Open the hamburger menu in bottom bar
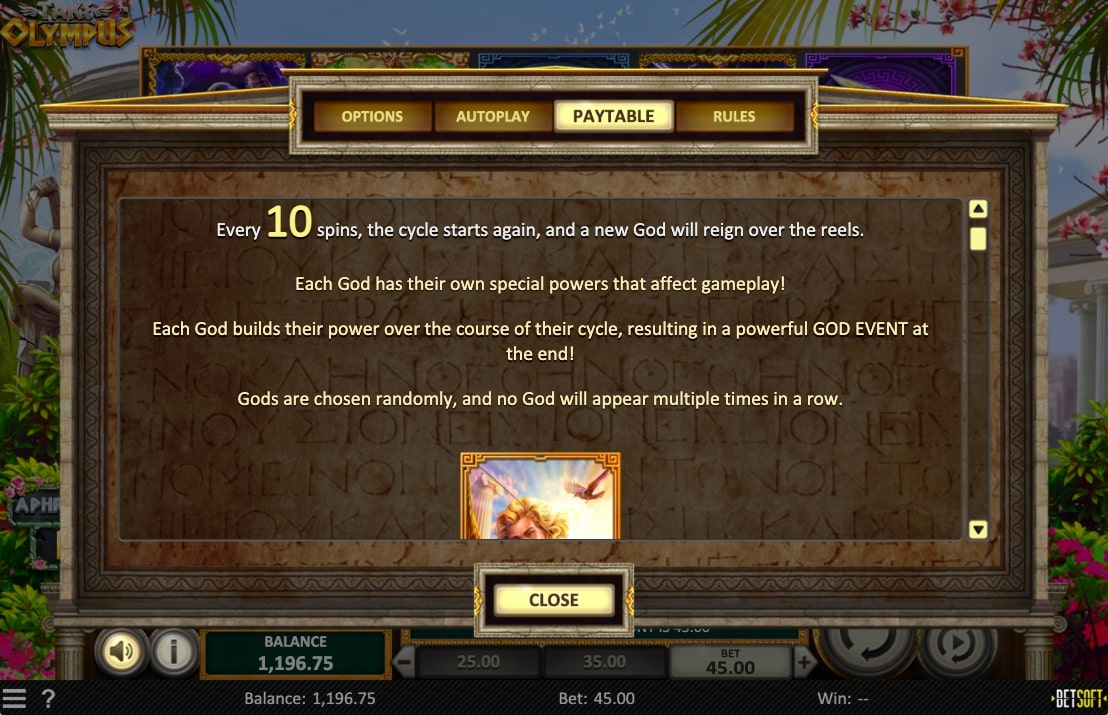Screen dimensions: 1108x715 (14, 698)
